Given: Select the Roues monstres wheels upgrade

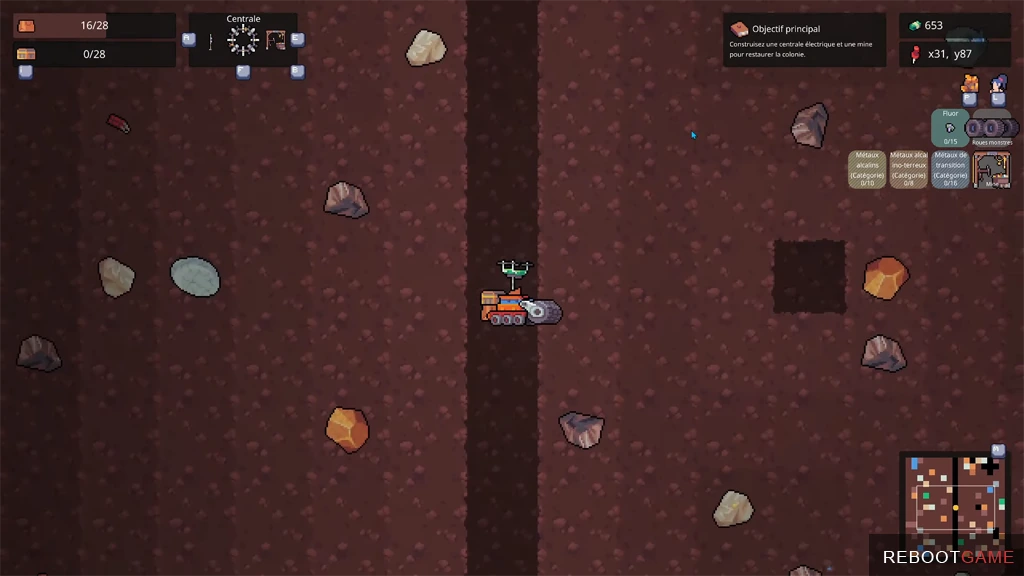Looking at the screenshot, I should [992, 128].
